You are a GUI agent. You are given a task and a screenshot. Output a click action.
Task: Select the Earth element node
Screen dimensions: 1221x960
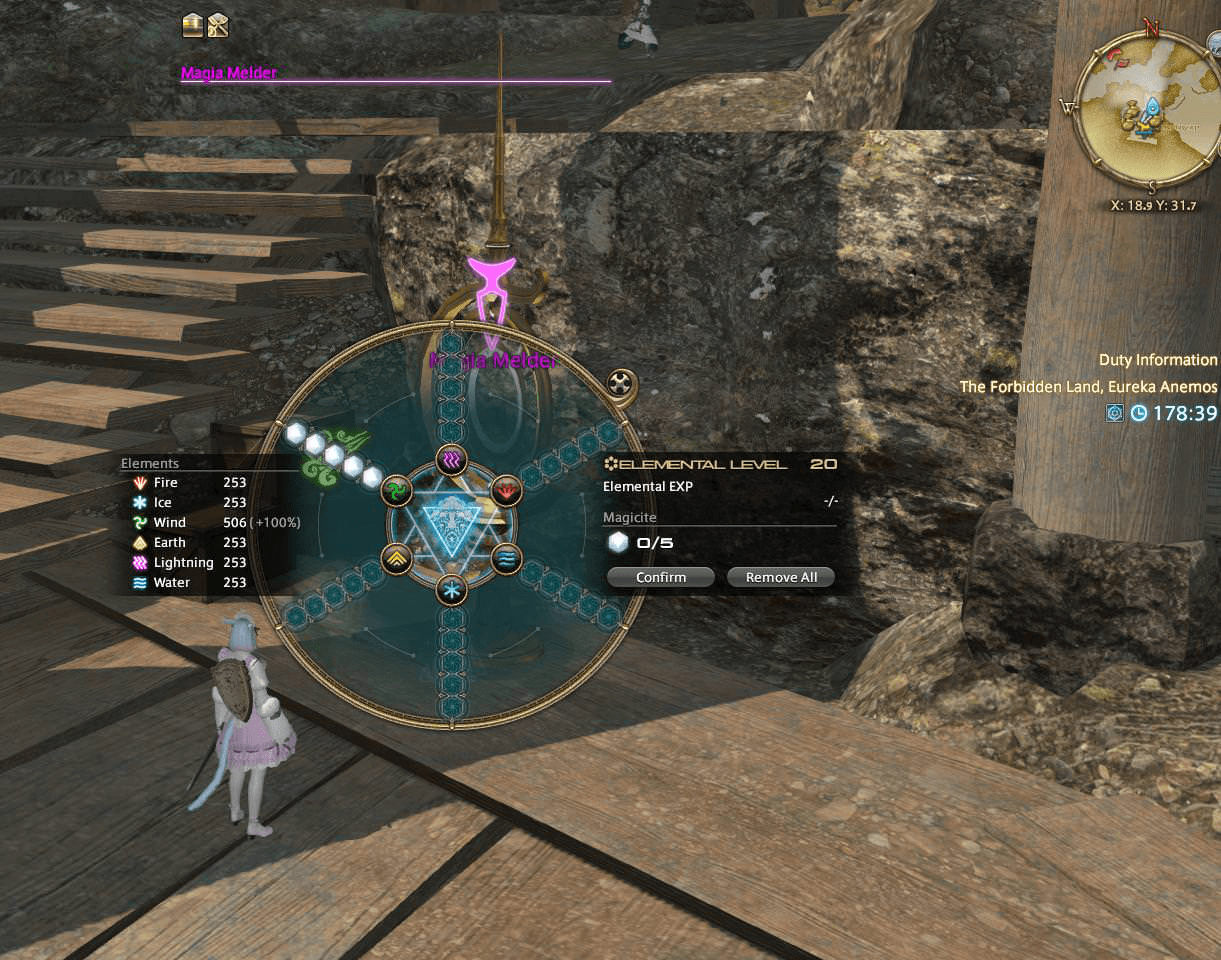(396, 558)
